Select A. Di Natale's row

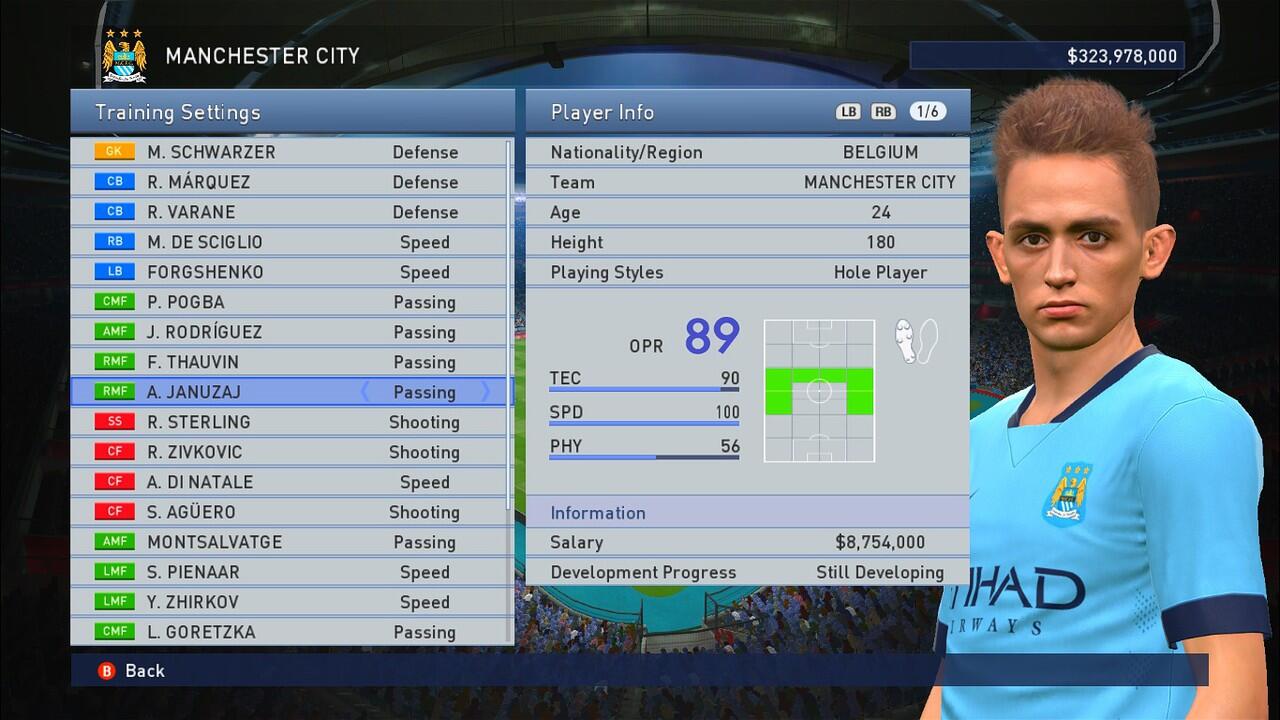point(290,482)
